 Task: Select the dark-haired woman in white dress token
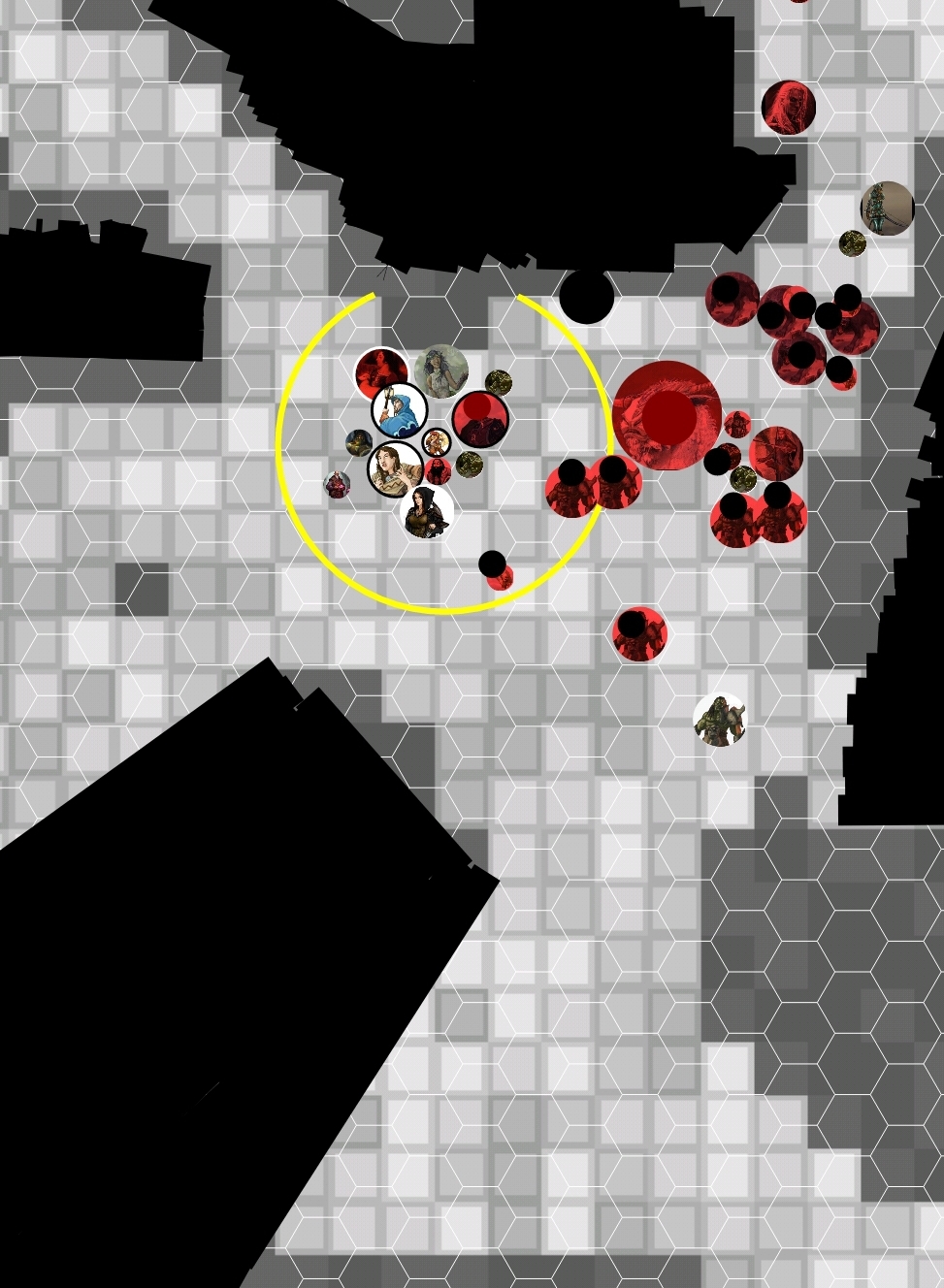click(x=440, y=370)
